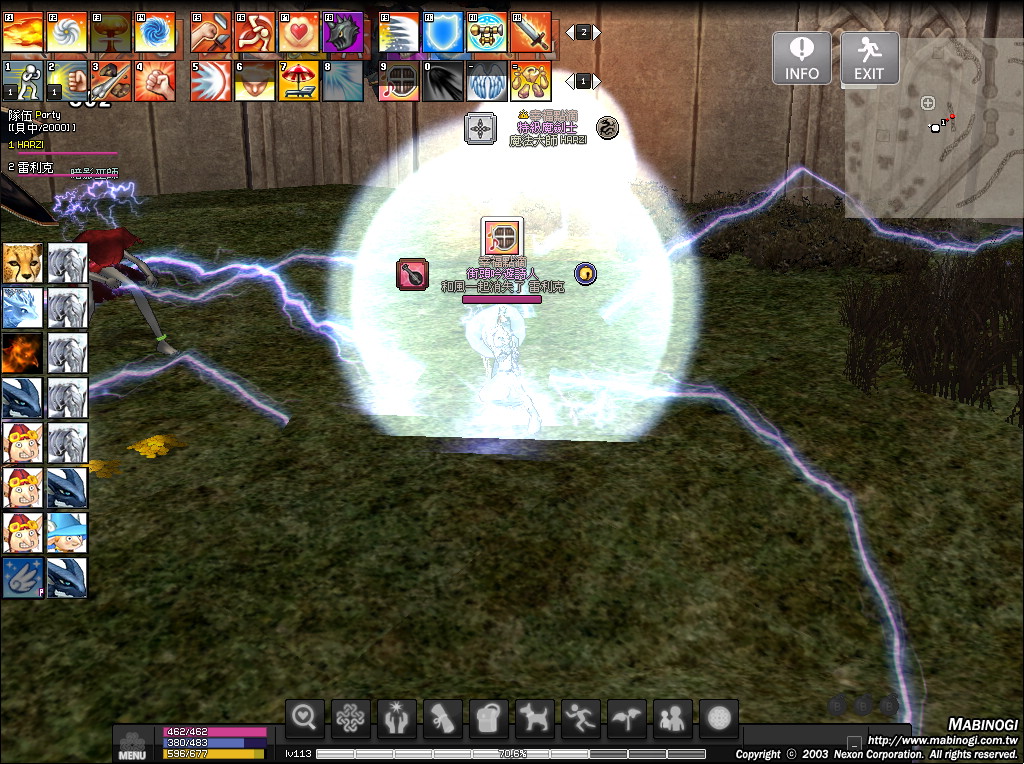1024x764 pixels.
Task: Use the heart in hands skill
Action: (298, 33)
